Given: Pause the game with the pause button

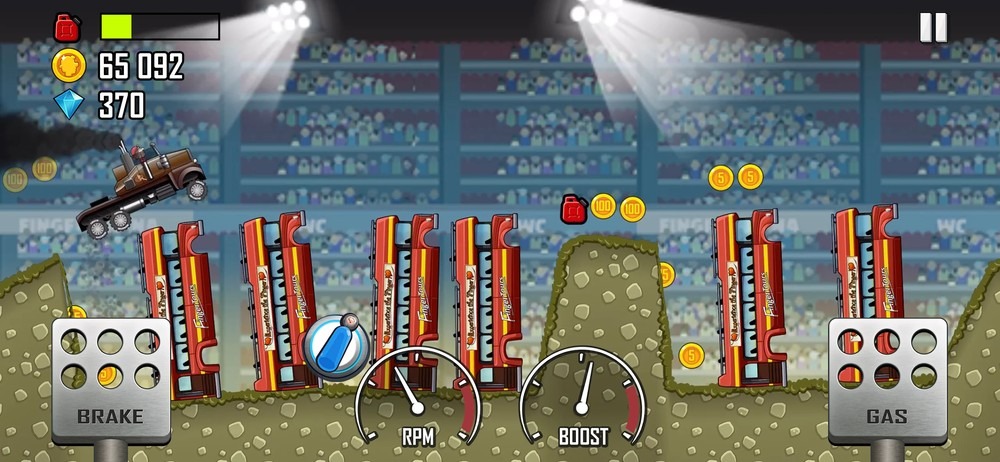Looking at the screenshot, I should point(932,28).
